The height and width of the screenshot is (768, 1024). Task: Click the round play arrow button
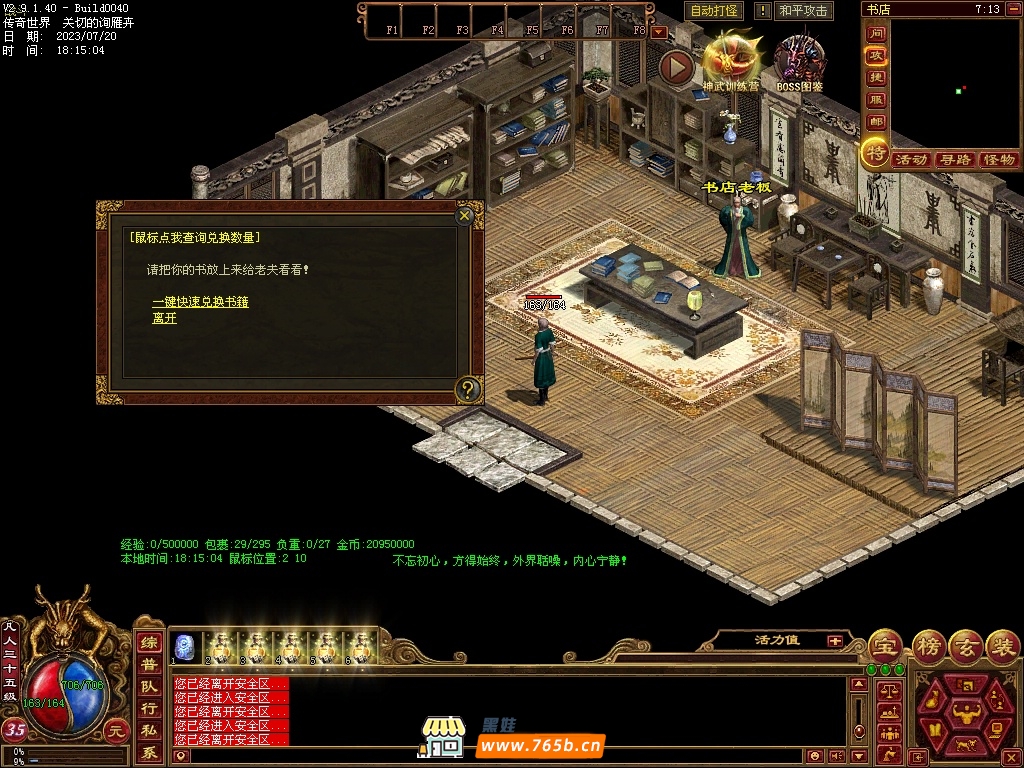677,68
